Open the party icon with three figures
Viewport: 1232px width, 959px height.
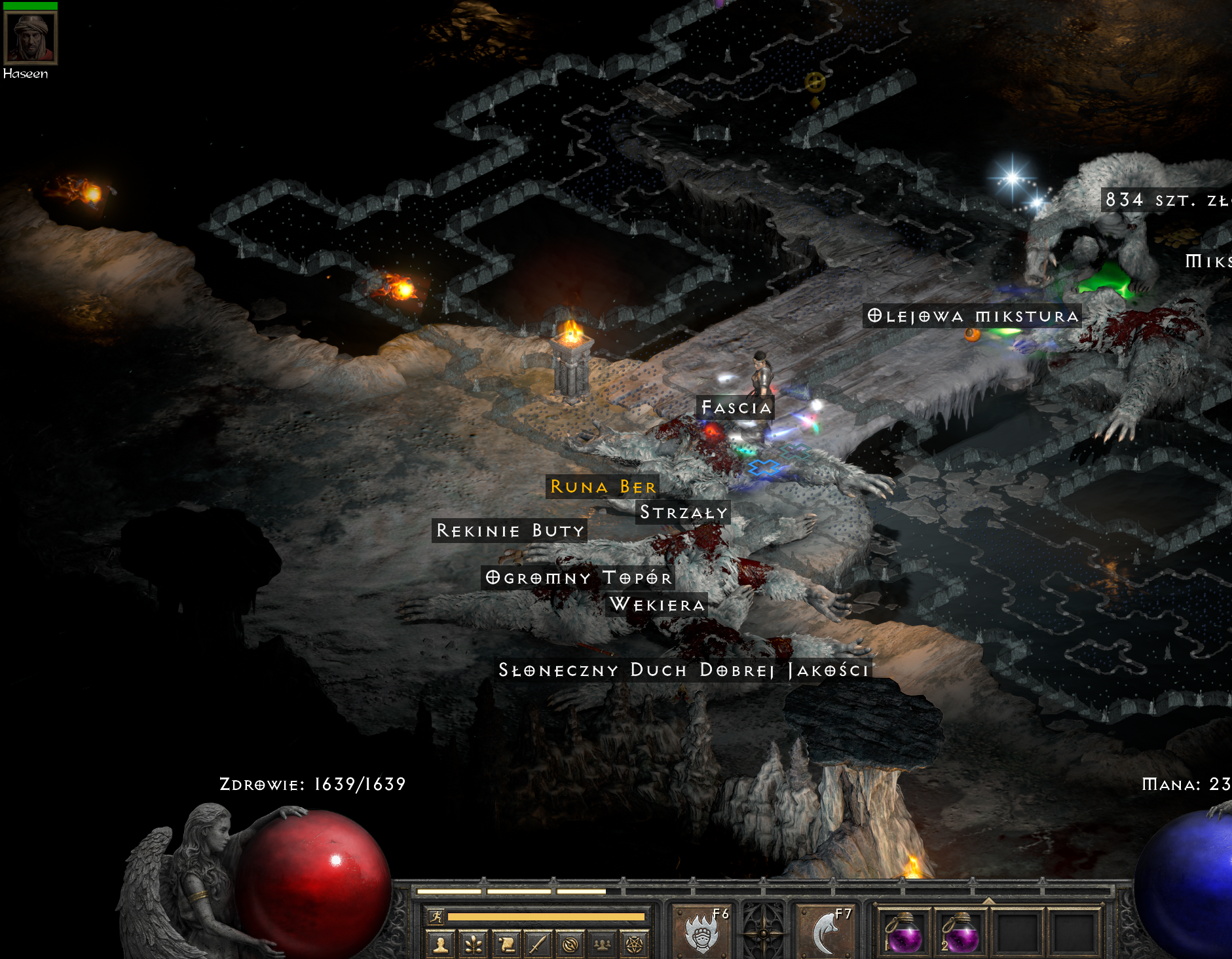coord(602,944)
